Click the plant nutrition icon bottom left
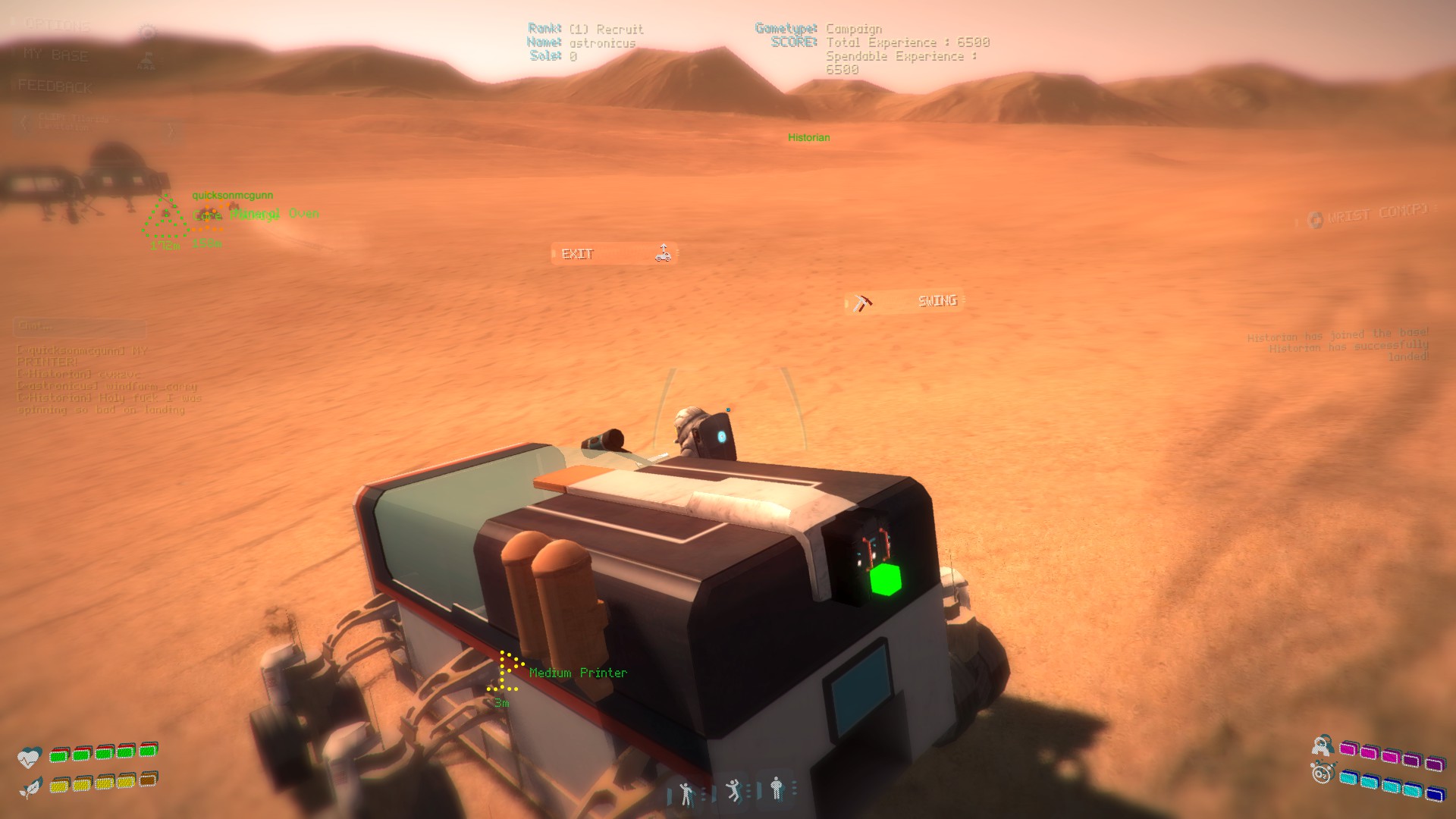The height and width of the screenshot is (819, 1456). pos(31,786)
